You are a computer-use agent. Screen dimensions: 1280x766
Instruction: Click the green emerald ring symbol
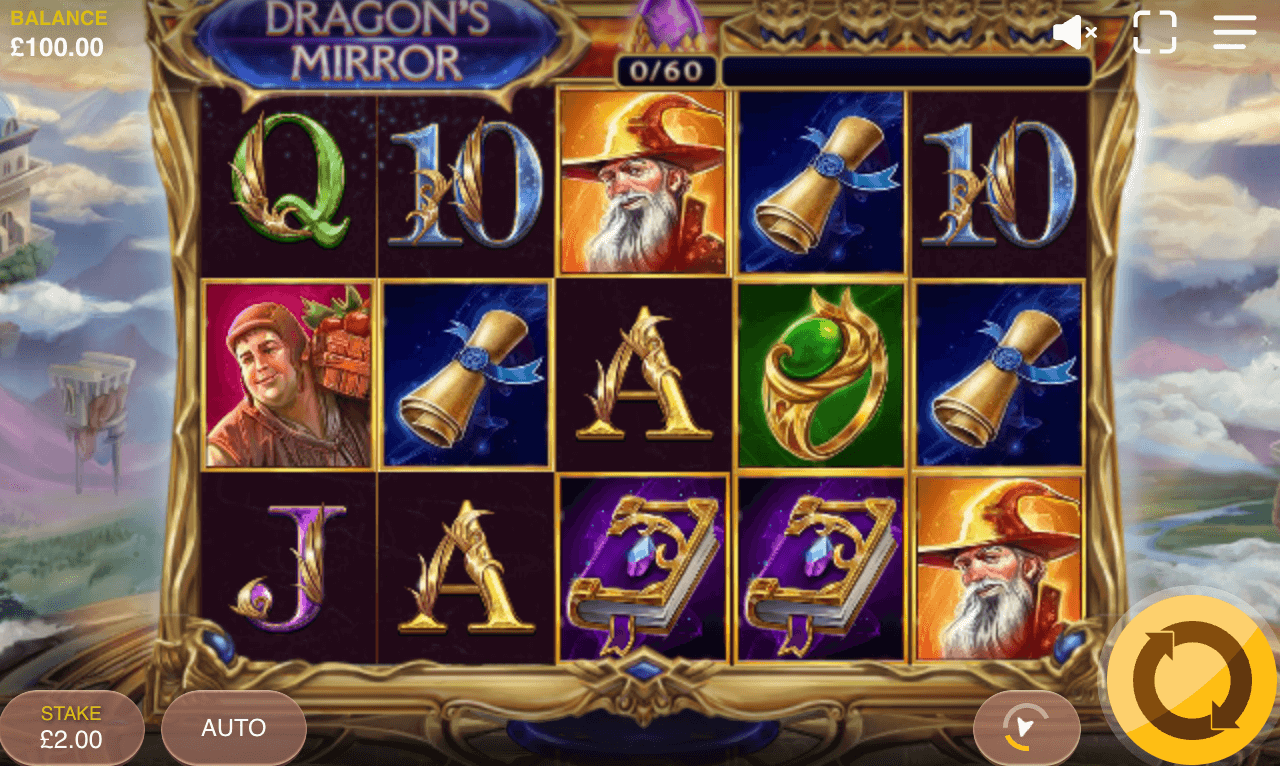coord(820,373)
